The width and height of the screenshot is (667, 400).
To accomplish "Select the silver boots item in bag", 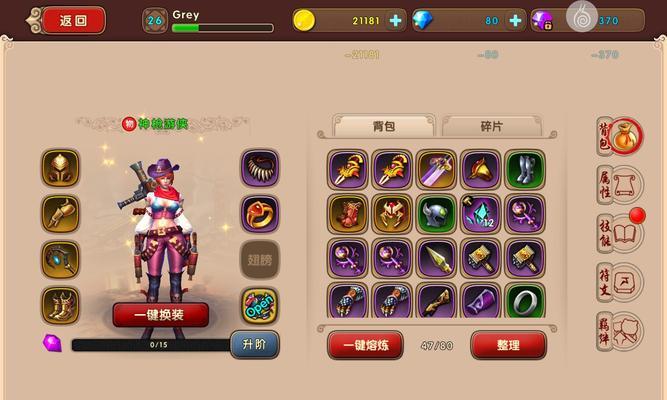I will 524,169.
